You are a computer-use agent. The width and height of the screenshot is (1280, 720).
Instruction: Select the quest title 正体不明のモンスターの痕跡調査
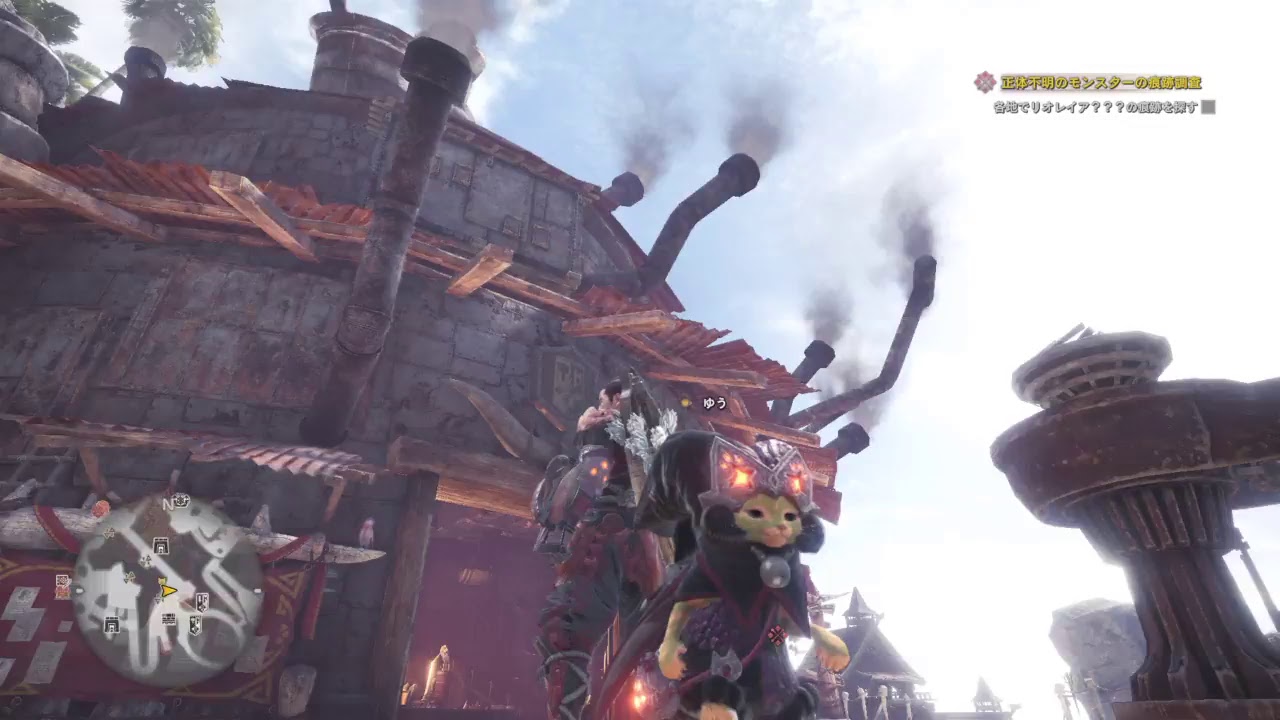[x=1101, y=83]
